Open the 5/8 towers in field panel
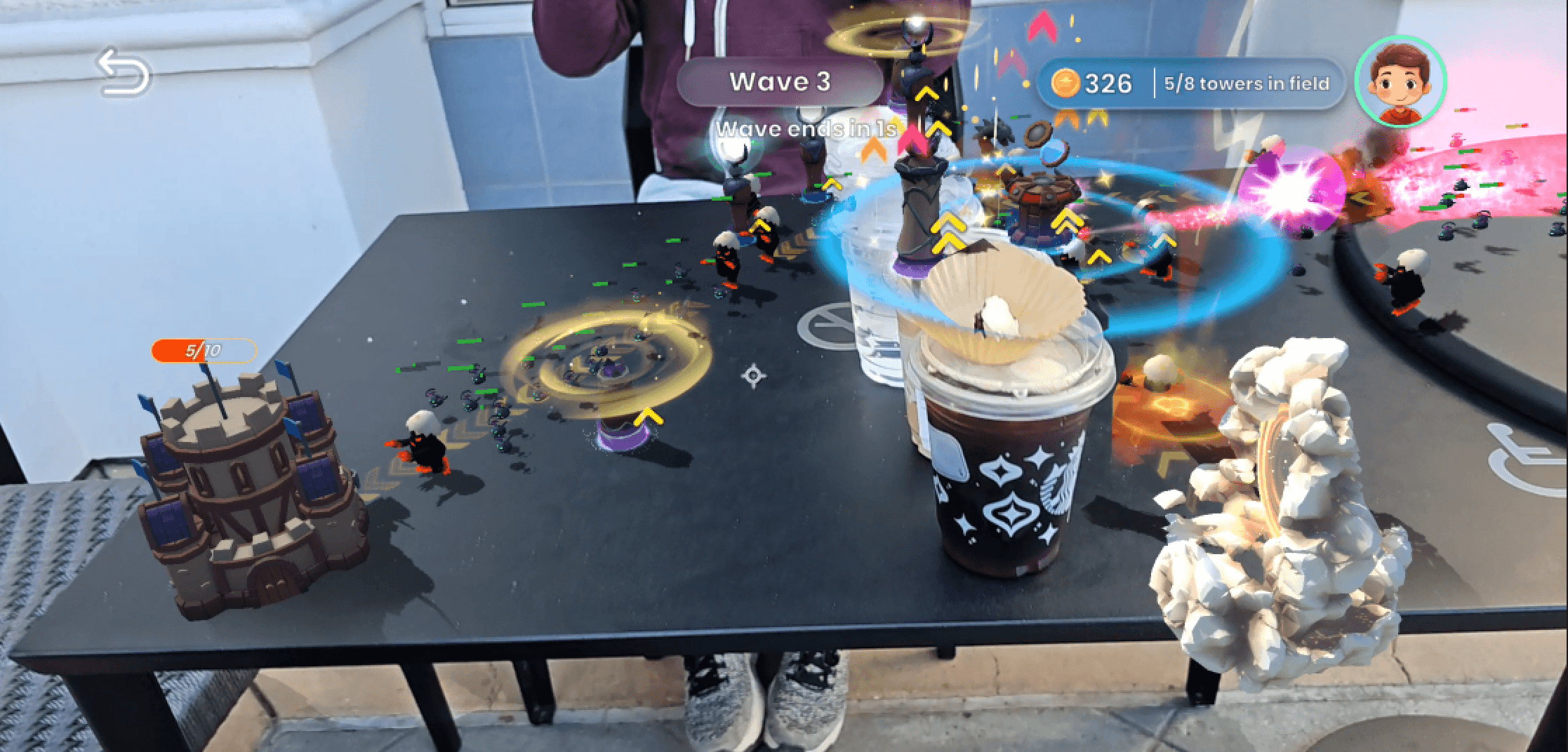1568x752 pixels. point(1246,83)
